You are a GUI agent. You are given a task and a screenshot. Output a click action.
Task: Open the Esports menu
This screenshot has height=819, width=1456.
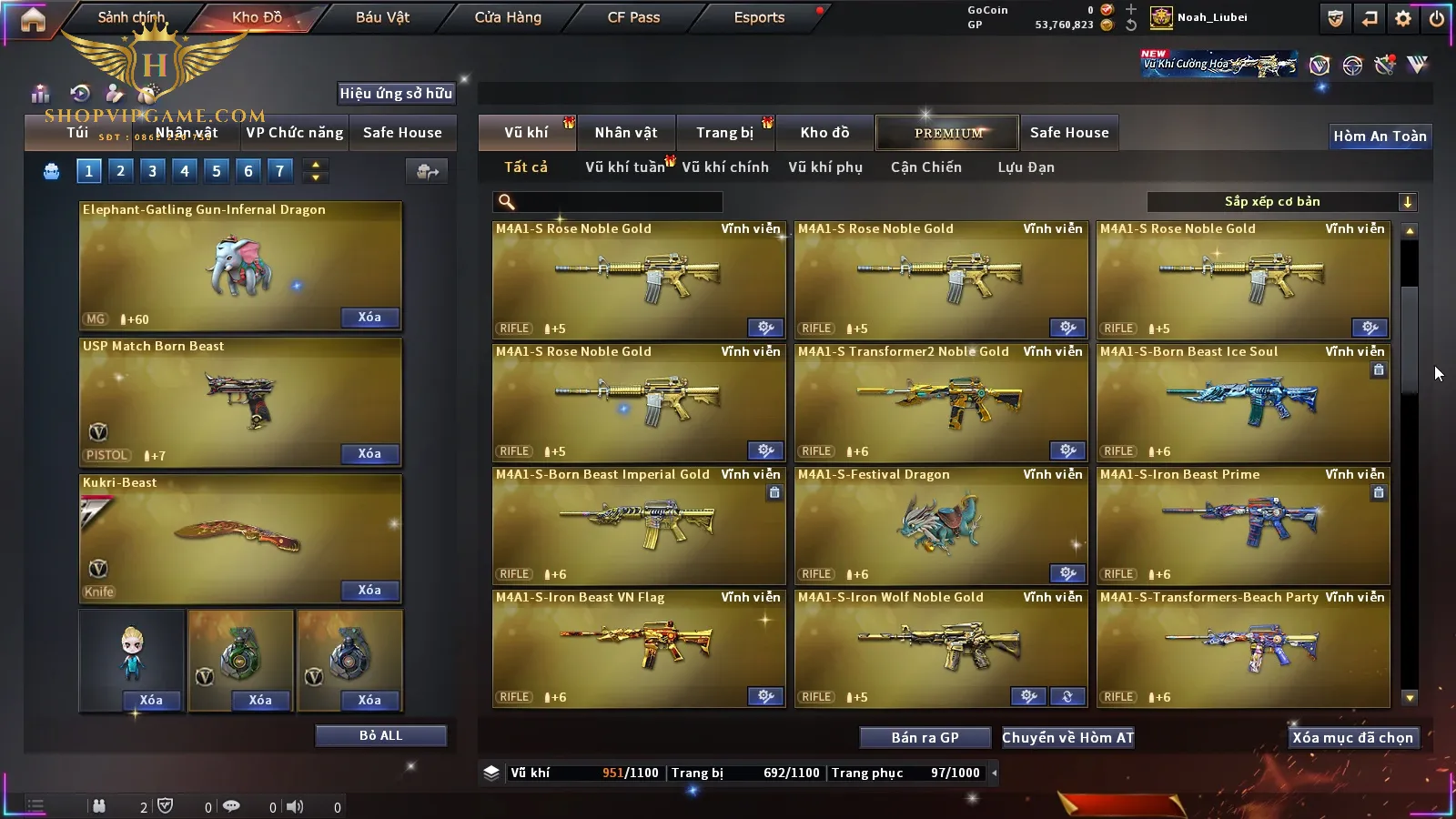(x=759, y=17)
